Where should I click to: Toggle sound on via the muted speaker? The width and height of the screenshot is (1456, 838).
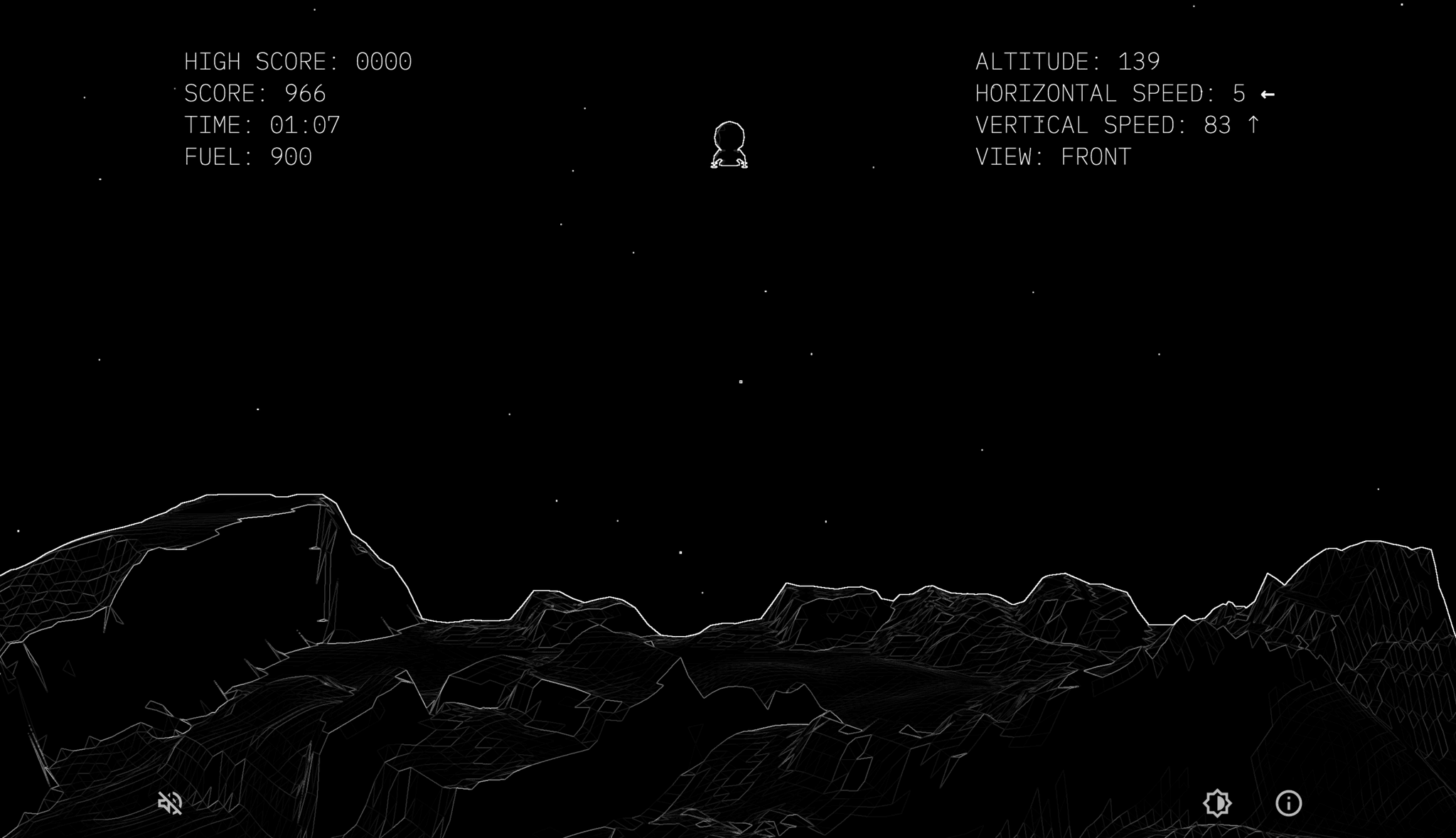point(168,803)
